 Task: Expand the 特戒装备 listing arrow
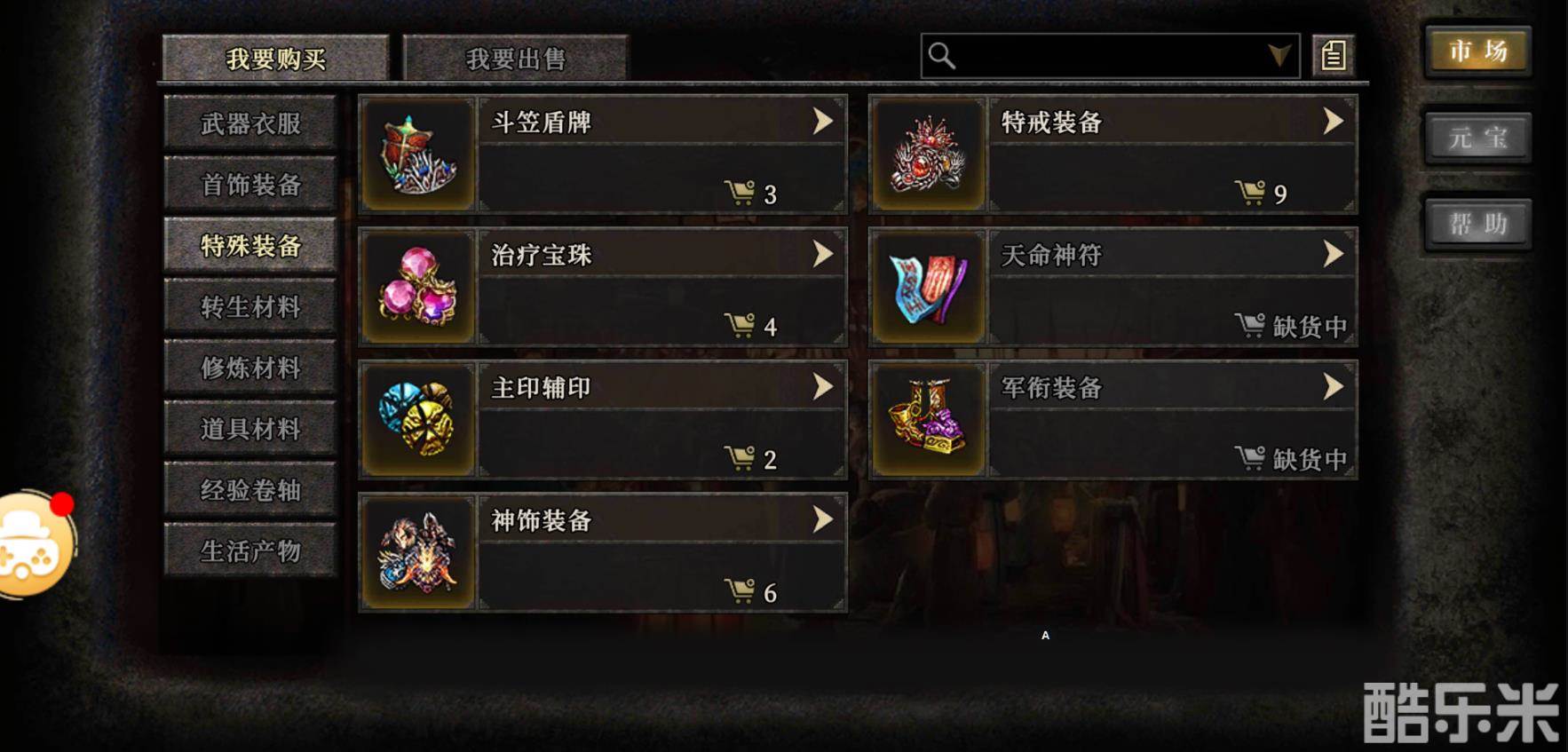click(1330, 123)
